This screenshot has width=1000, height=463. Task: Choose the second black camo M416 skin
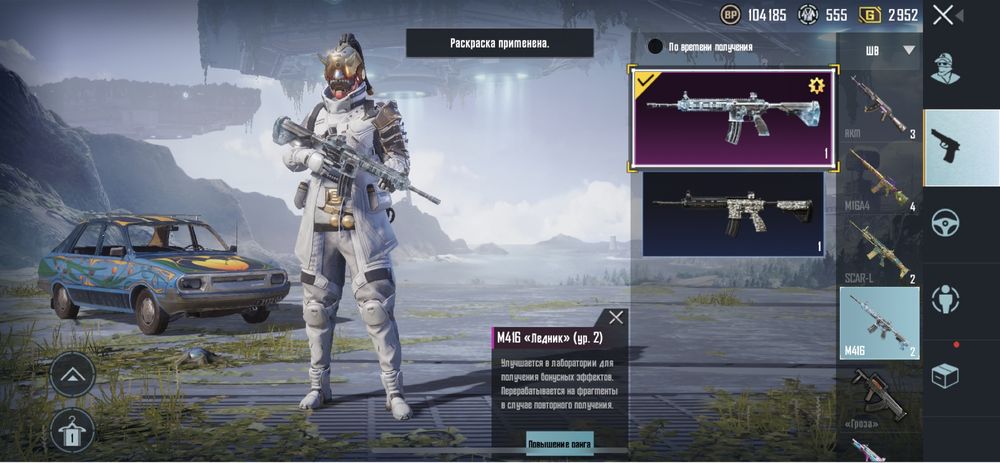(732, 213)
